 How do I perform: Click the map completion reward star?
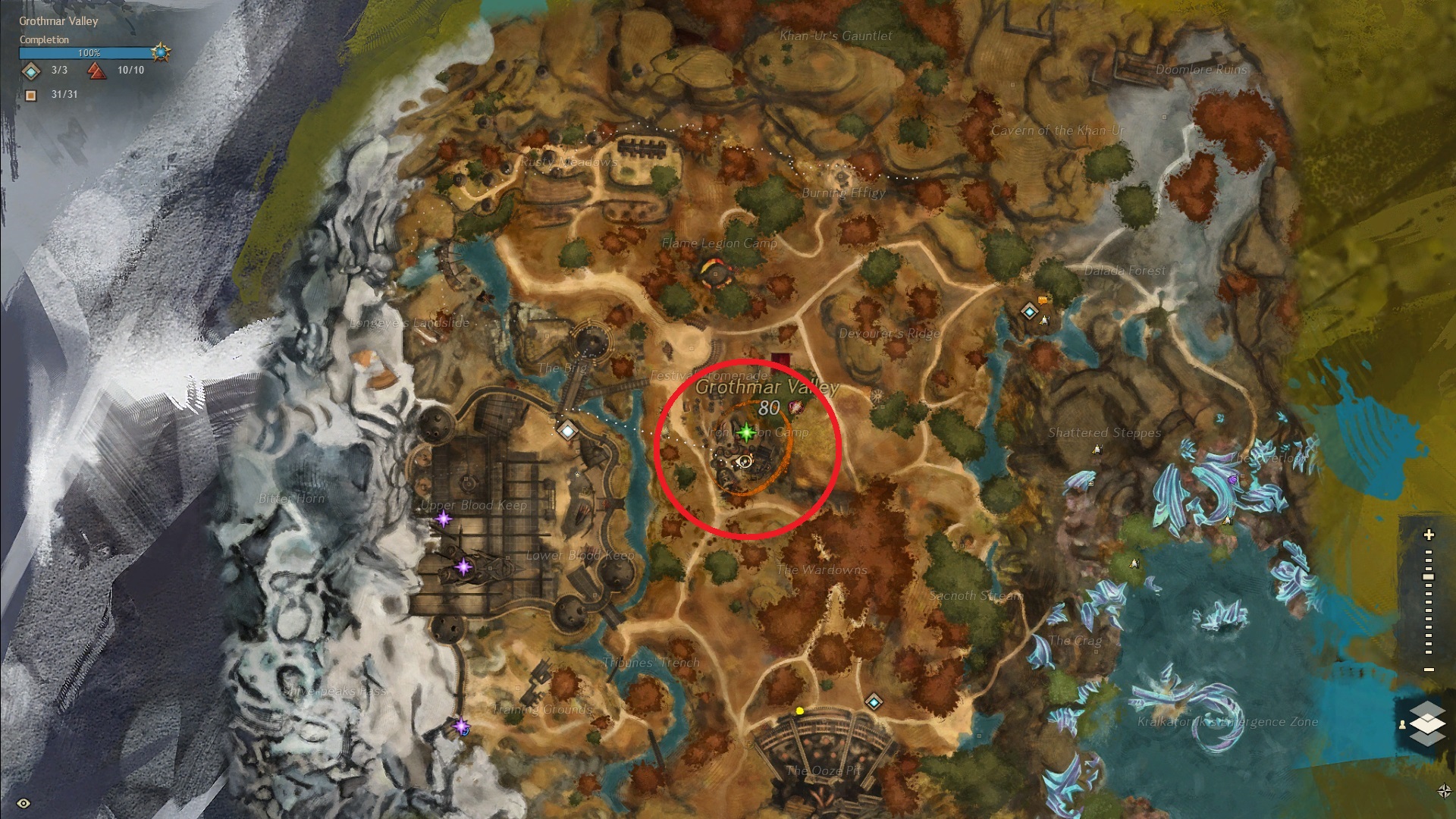coord(161,52)
